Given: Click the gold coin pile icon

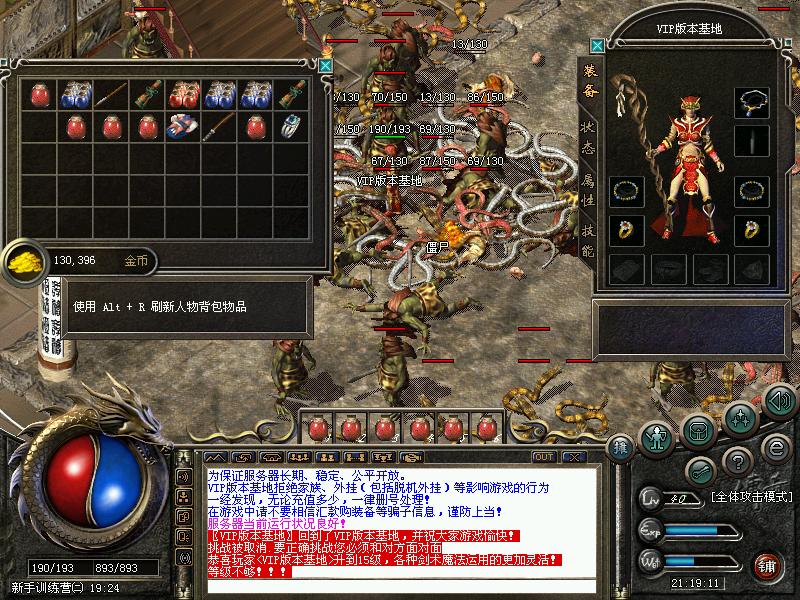Looking at the screenshot, I should [22, 262].
